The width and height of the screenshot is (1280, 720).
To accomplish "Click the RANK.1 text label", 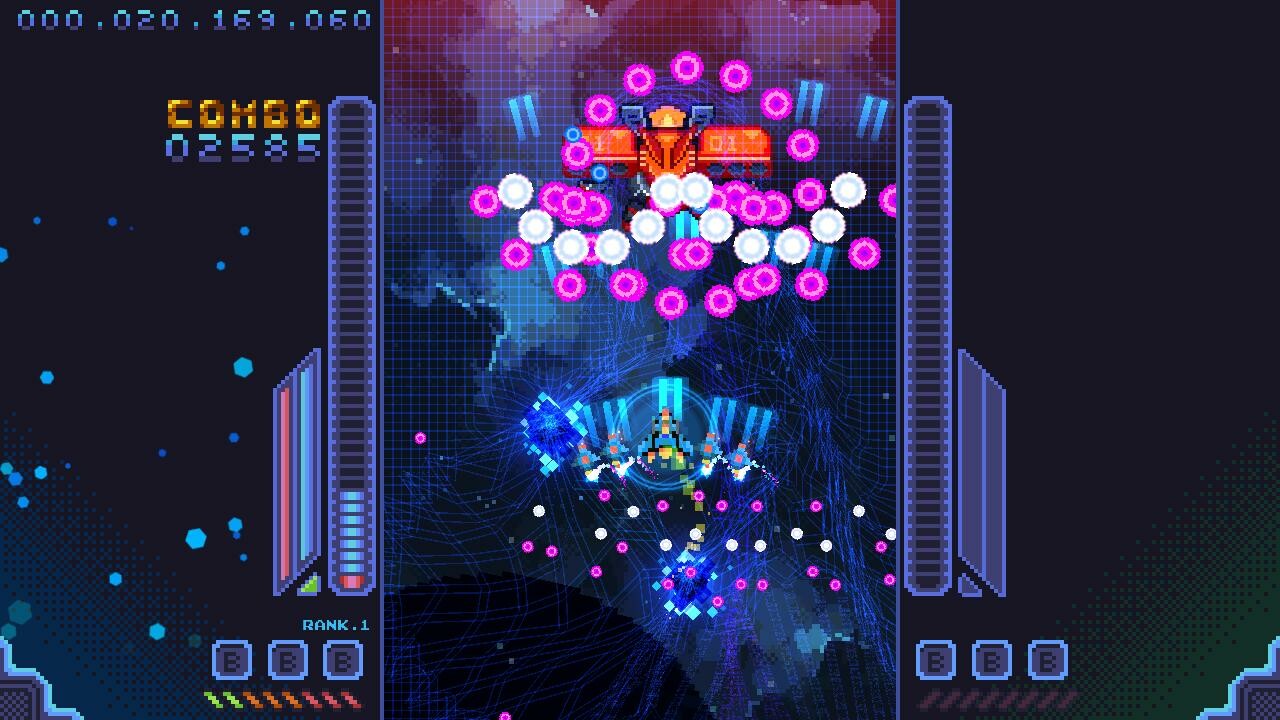I will coord(337,625).
